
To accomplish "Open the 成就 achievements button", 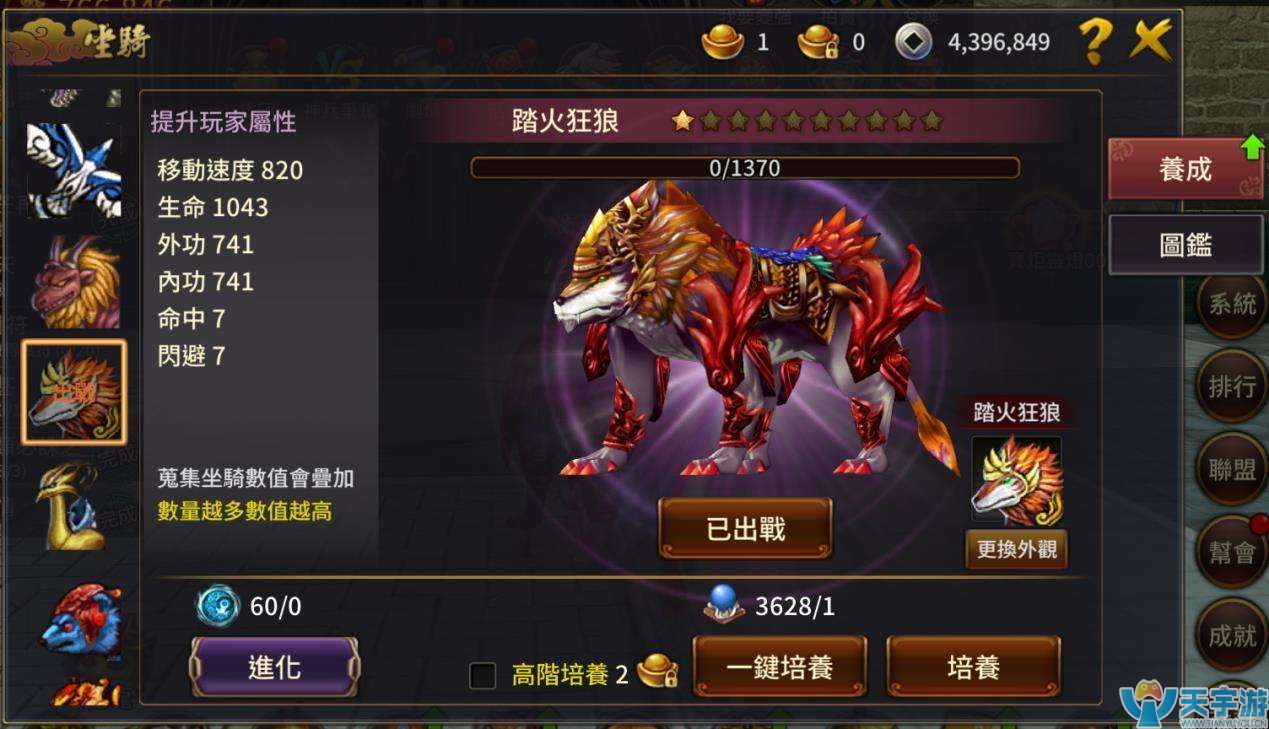I will 1231,636.
